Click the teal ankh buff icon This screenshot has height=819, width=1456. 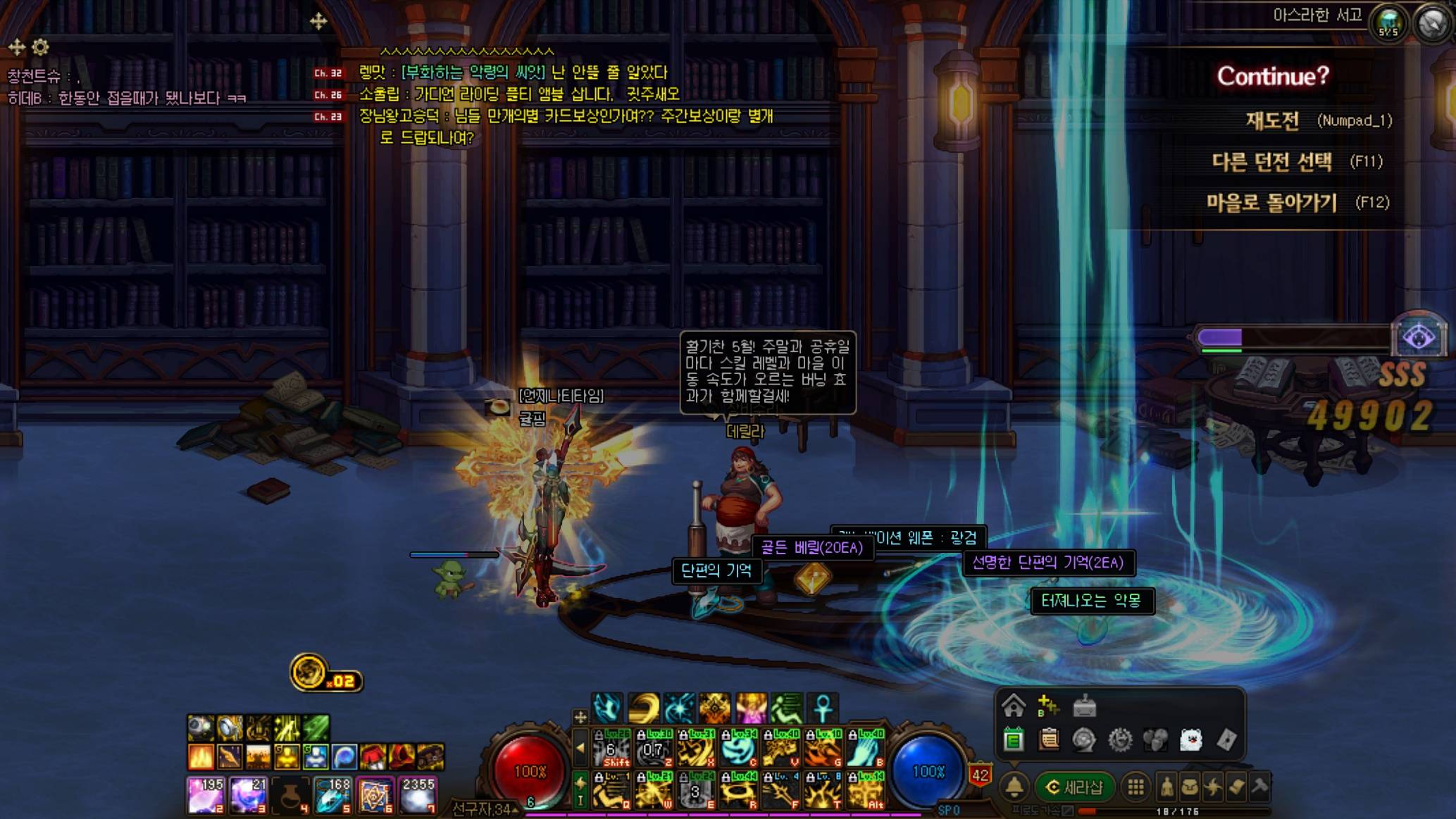[x=822, y=707]
